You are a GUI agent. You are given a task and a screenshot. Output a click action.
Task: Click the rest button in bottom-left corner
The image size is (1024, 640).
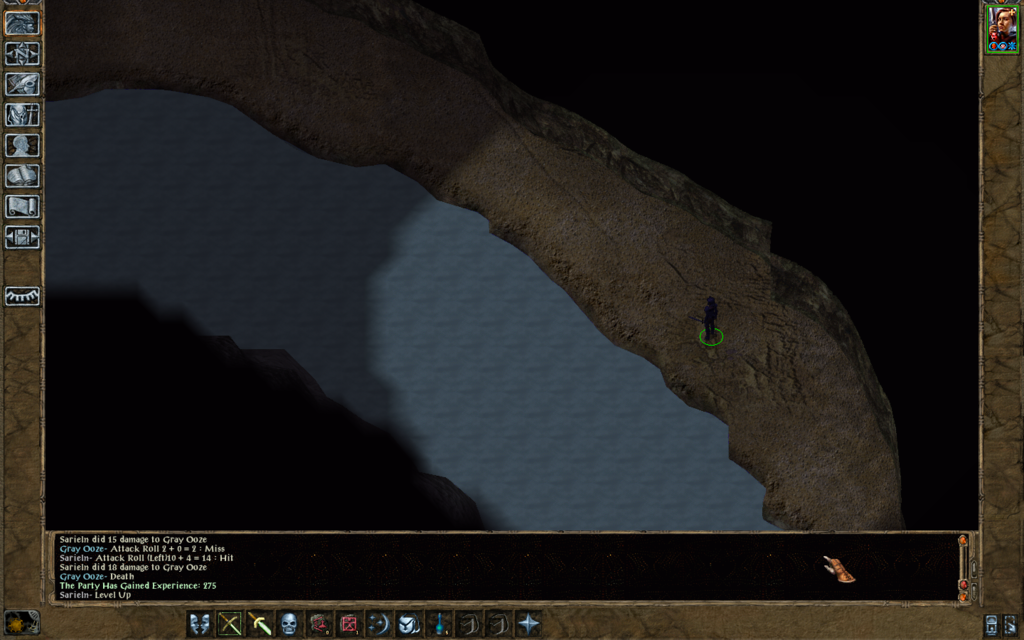tap(22, 622)
